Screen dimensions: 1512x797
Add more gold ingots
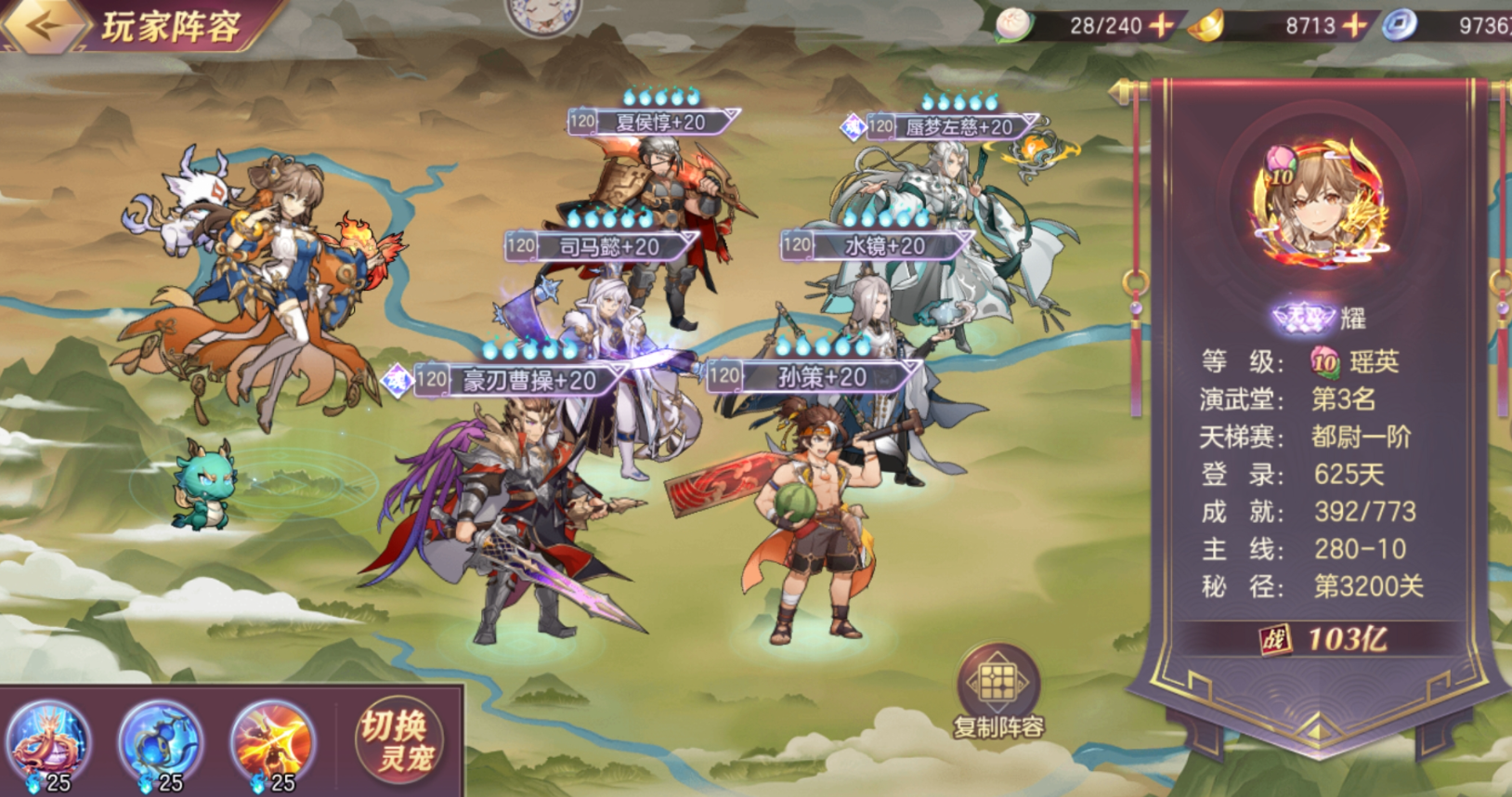1356,26
